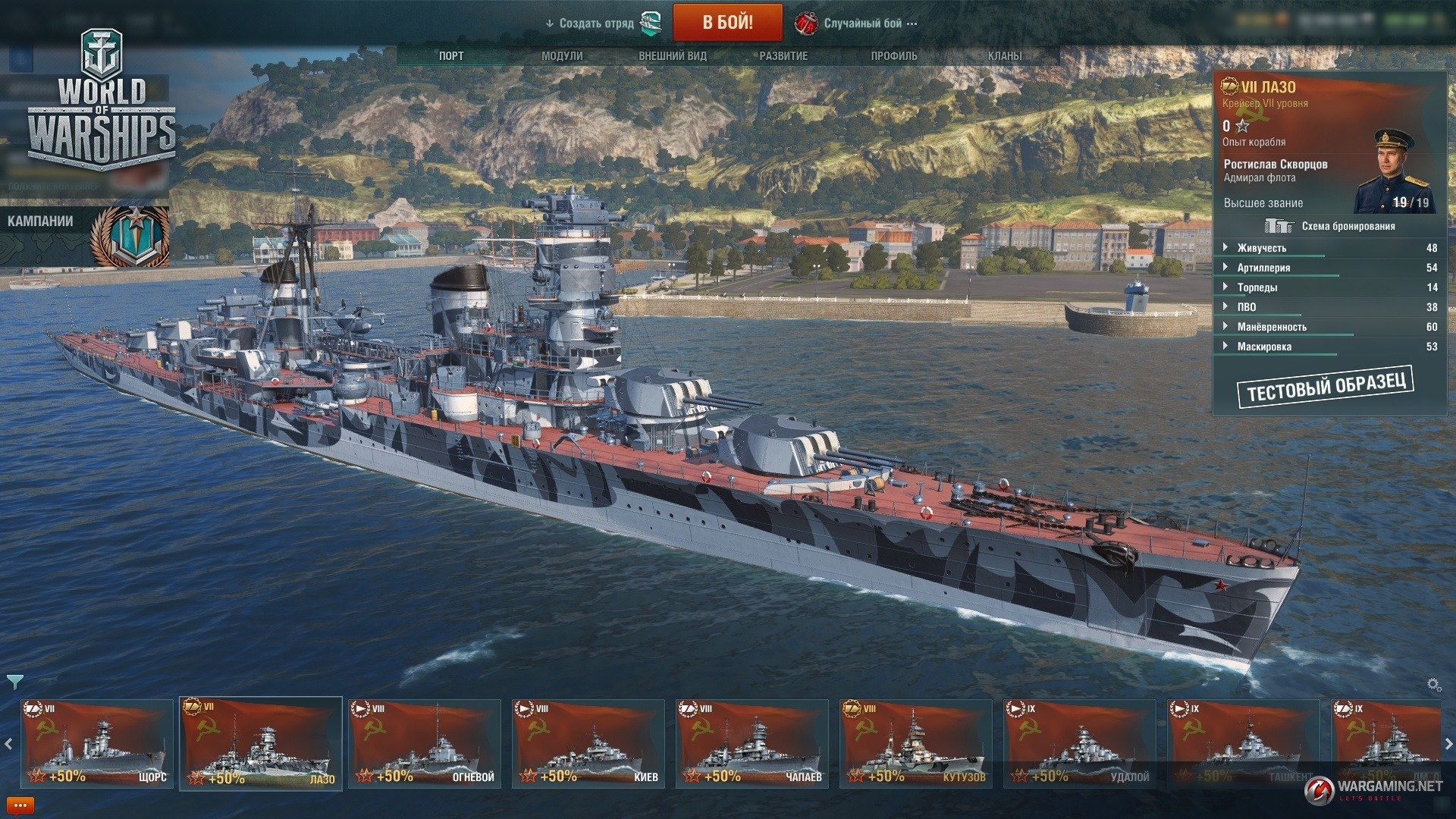Open the Случайный бой battle type selector
1456x819 pixels.
[x=862, y=24]
